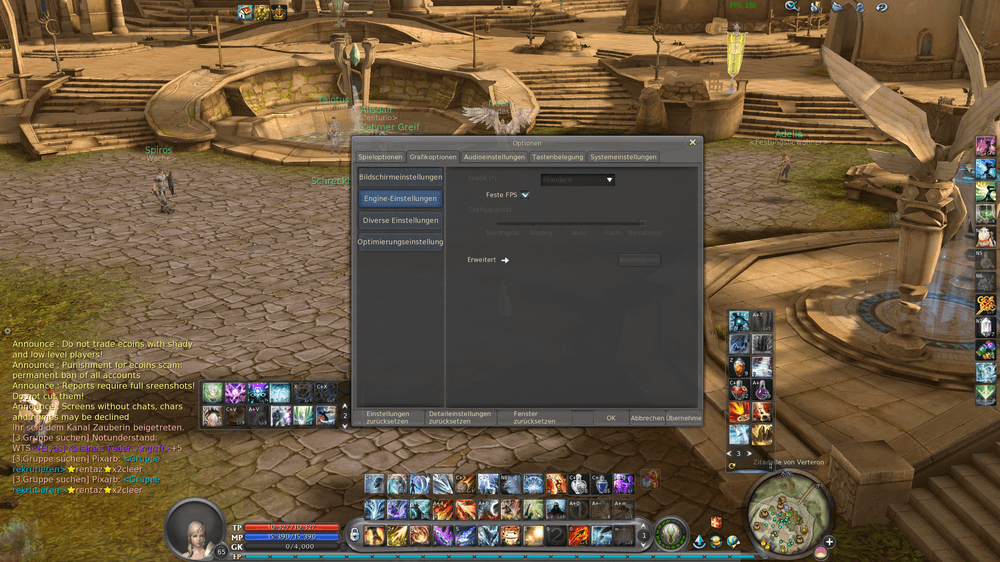This screenshot has height=562, width=1000.
Task: Apply changes with Übernehmen
Action: (x=684, y=418)
